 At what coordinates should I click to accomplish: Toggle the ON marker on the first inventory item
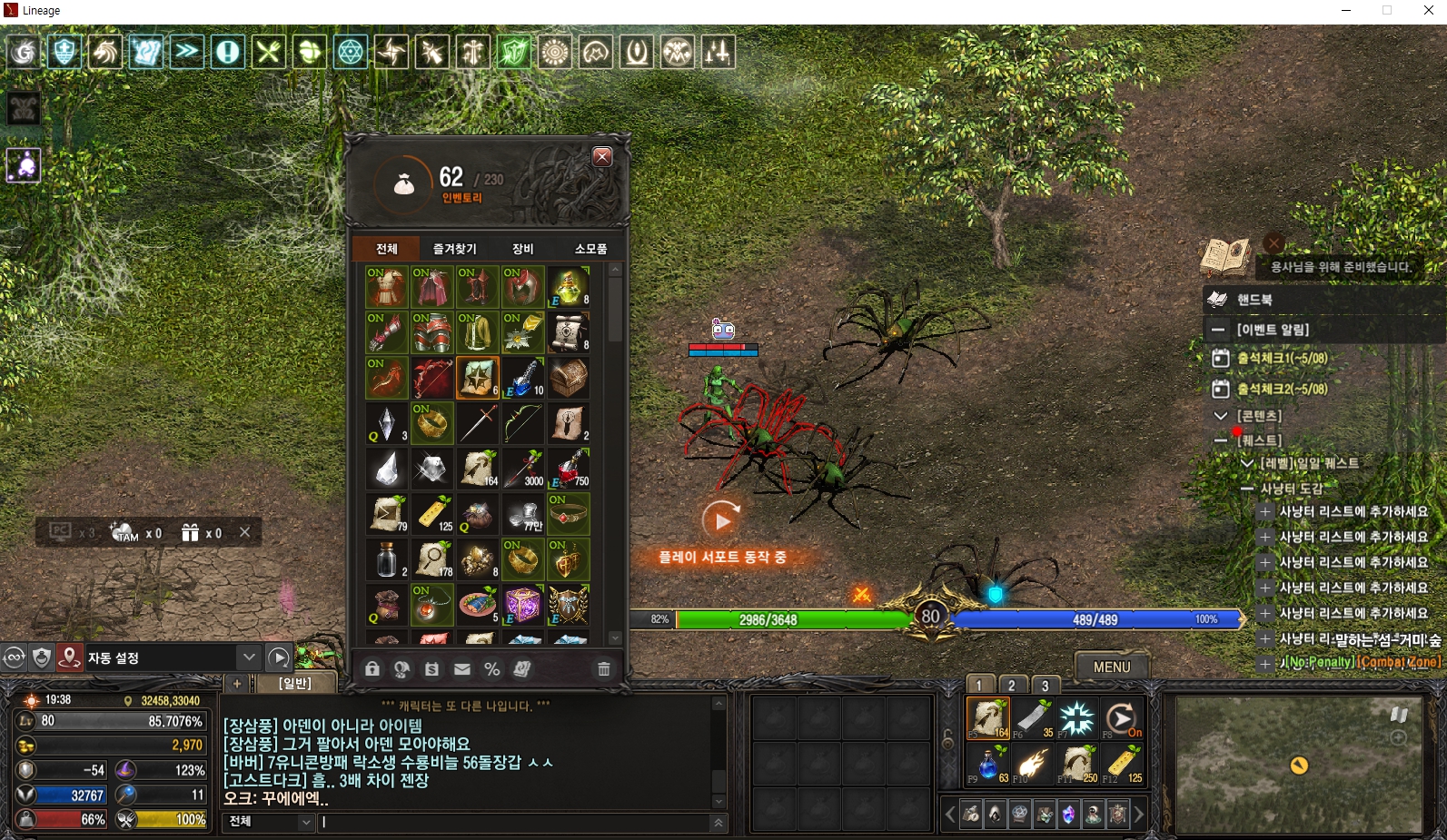[x=375, y=272]
